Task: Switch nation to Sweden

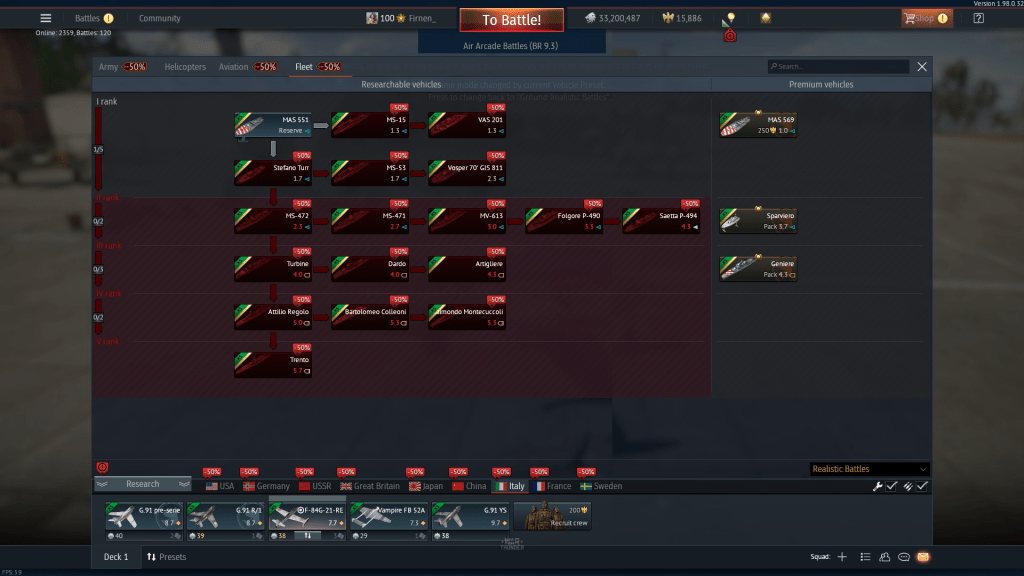Action: pyautogui.click(x=600, y=486)
